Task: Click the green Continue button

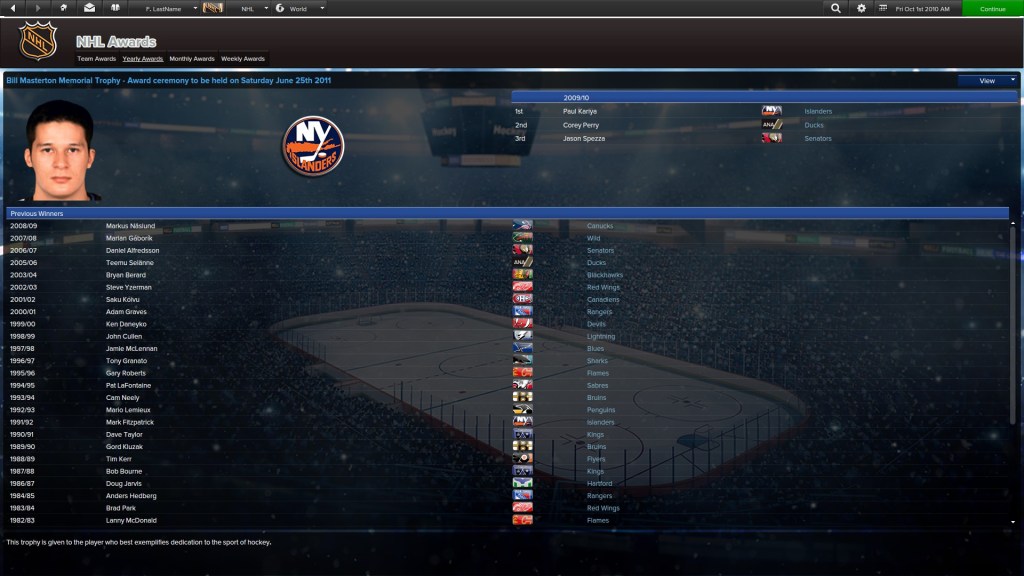Action: (x=992, y=8)
